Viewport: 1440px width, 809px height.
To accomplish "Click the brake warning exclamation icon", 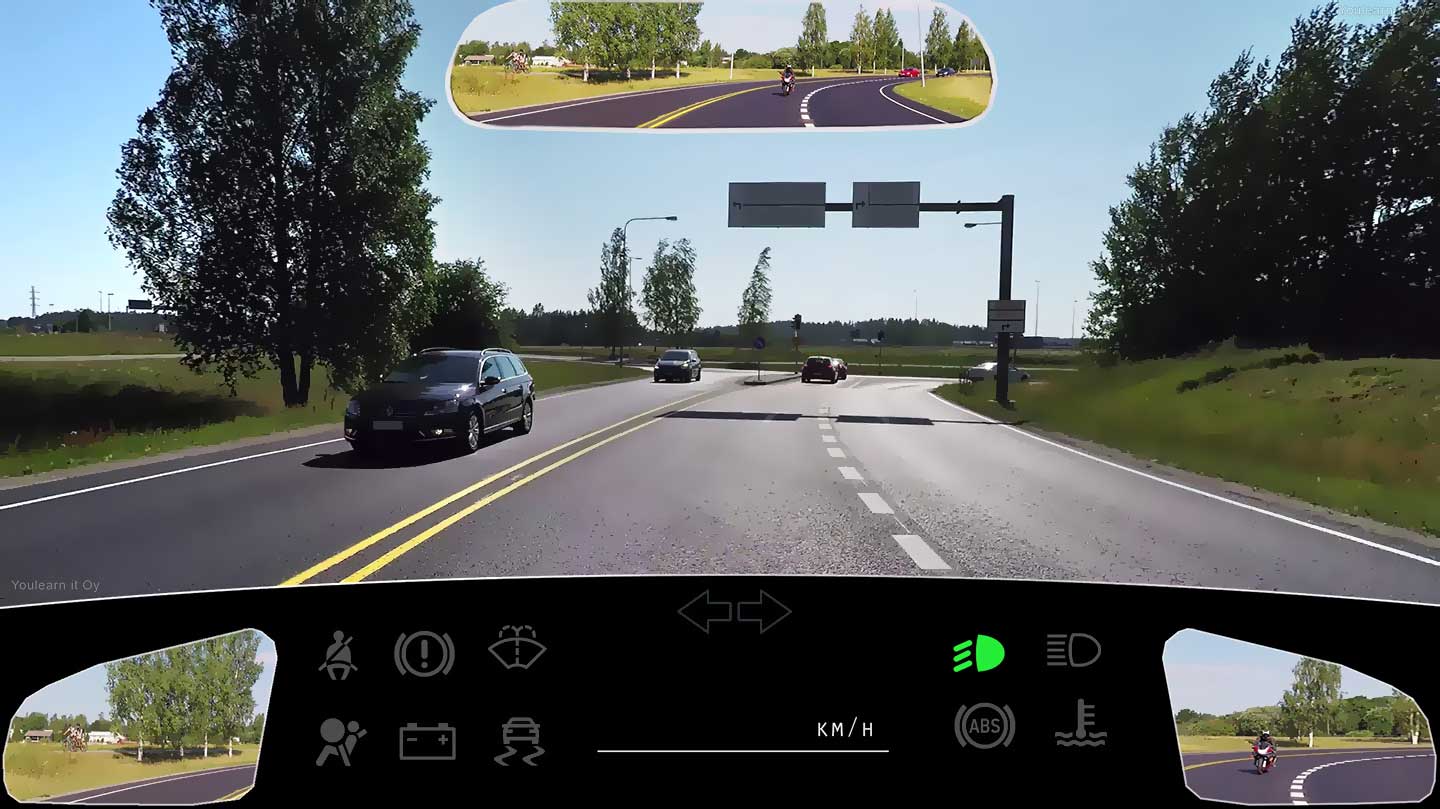I will point(424,654).
